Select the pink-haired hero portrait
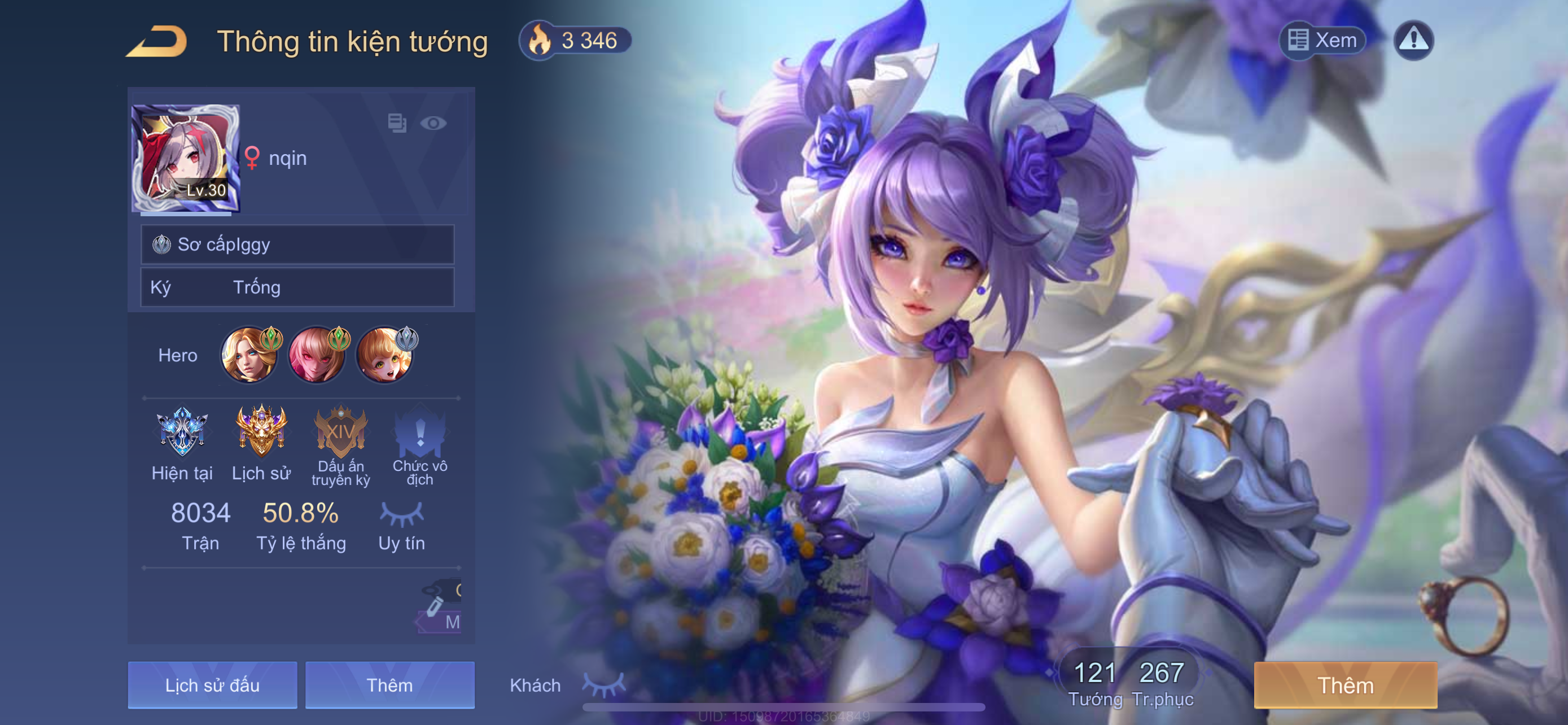This screenshot has width=1568, height=725. (317, 355)
